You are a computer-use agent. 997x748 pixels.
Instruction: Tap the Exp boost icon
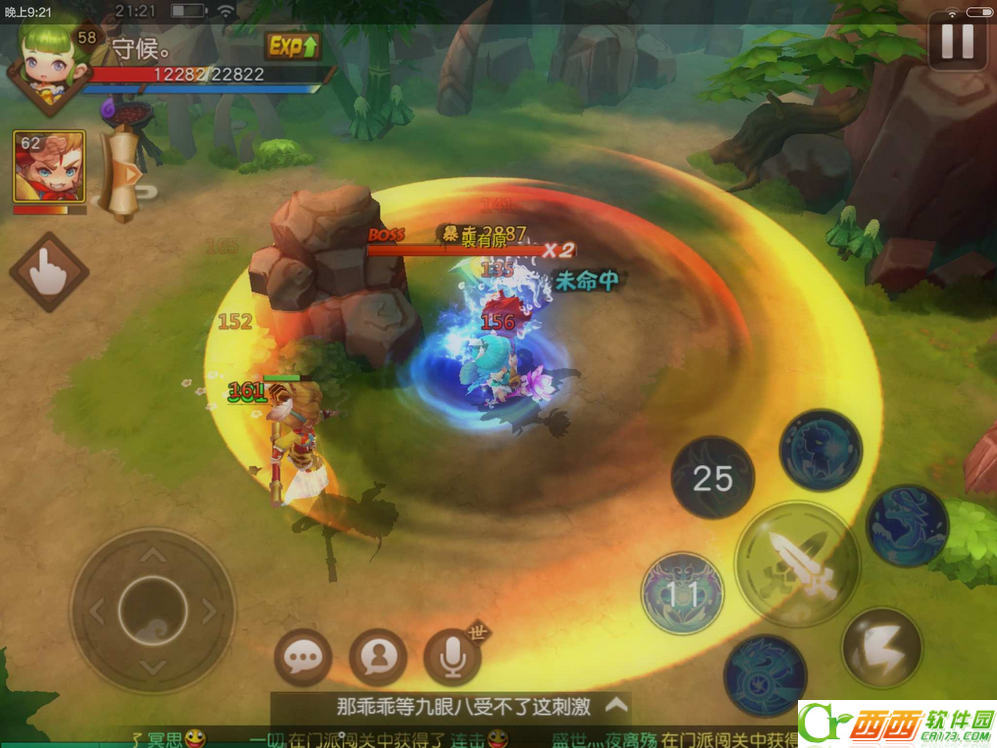click(293, 46)
